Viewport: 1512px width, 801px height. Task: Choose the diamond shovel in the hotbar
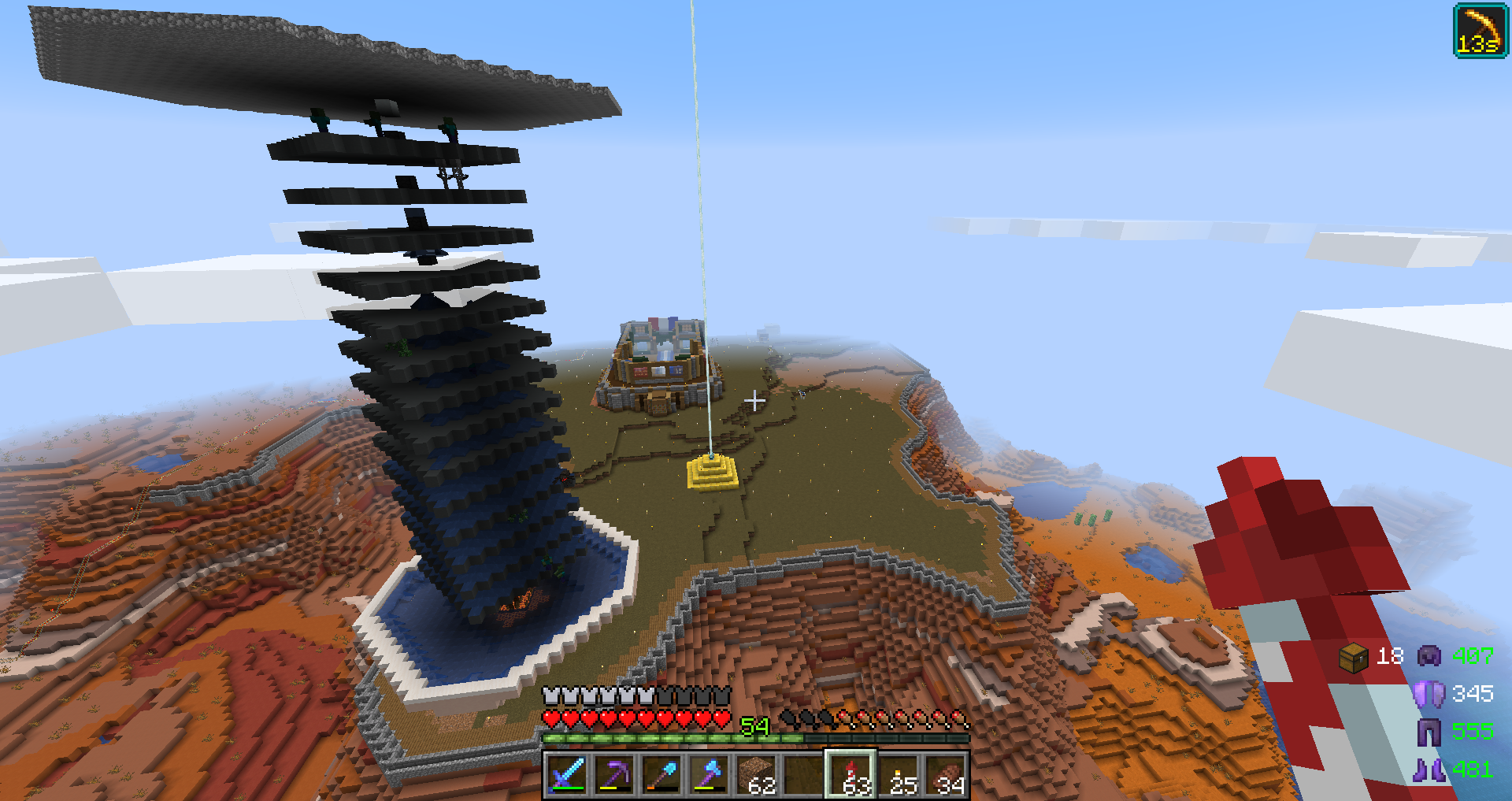[661, 774]
